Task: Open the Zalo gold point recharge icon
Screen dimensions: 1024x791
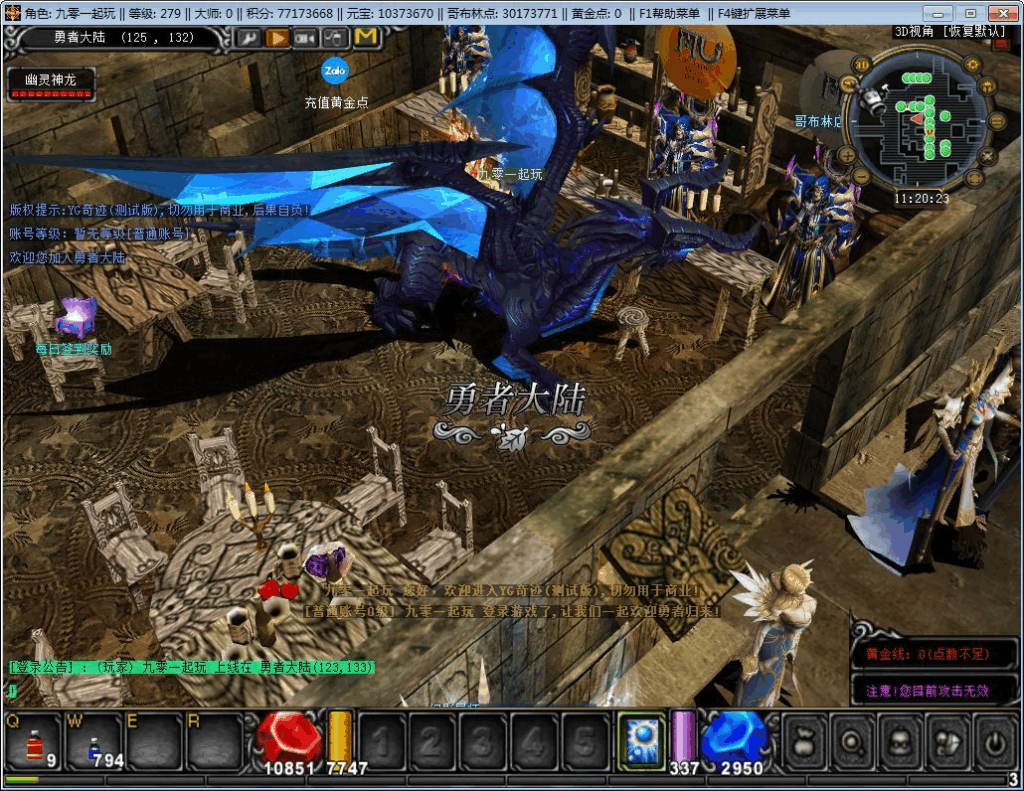Action: point(334,71)
